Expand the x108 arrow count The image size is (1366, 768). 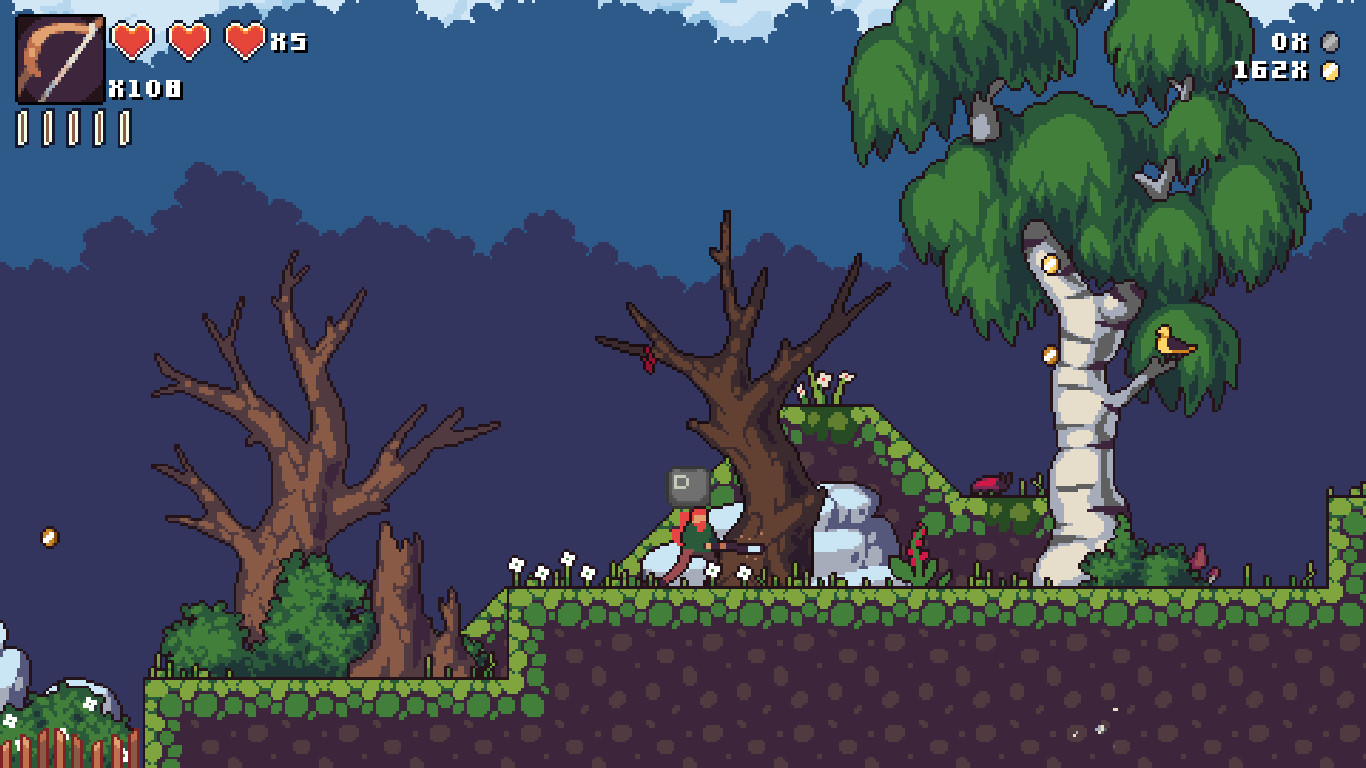click(146, 89)
